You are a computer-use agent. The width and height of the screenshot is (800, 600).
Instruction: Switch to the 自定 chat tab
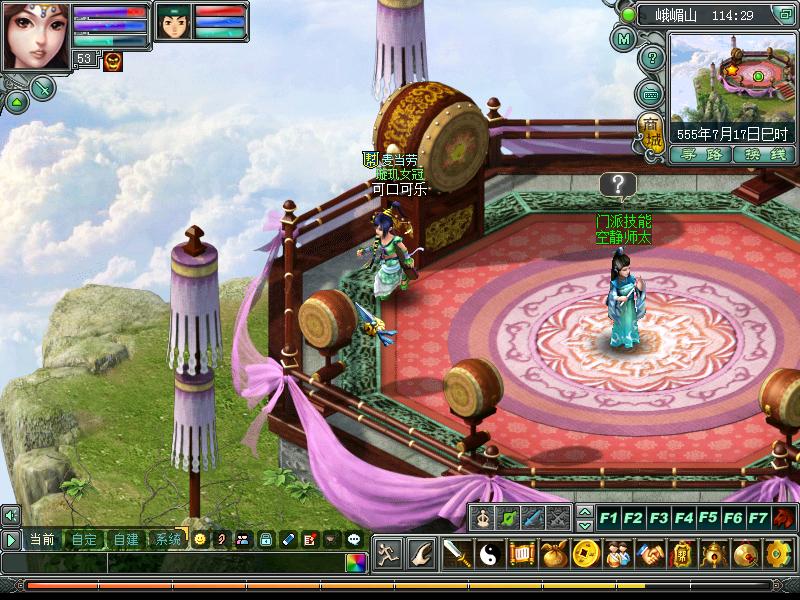(84, 539)
